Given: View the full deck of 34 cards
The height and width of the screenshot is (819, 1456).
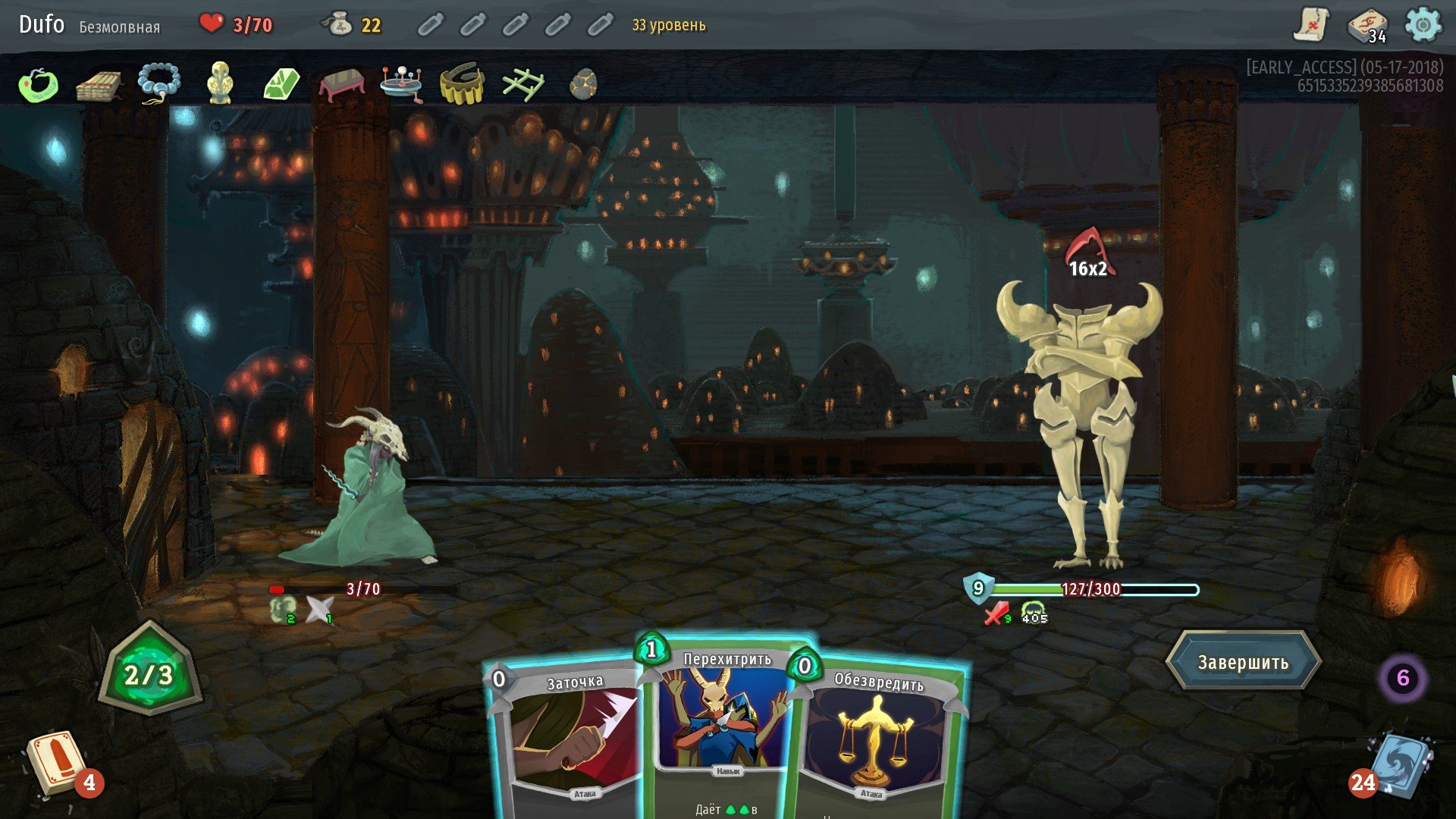Looking at the screenshot, I should click(1367, 25).
